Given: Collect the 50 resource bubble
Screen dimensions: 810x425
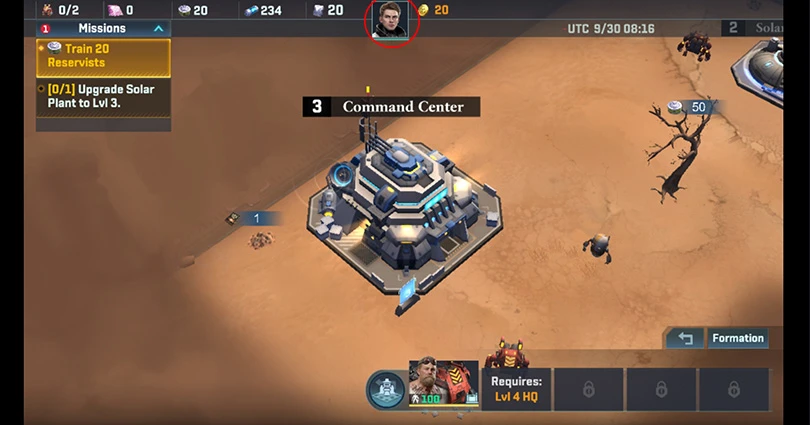Looking at the screenshot, I should coord(690,107).
